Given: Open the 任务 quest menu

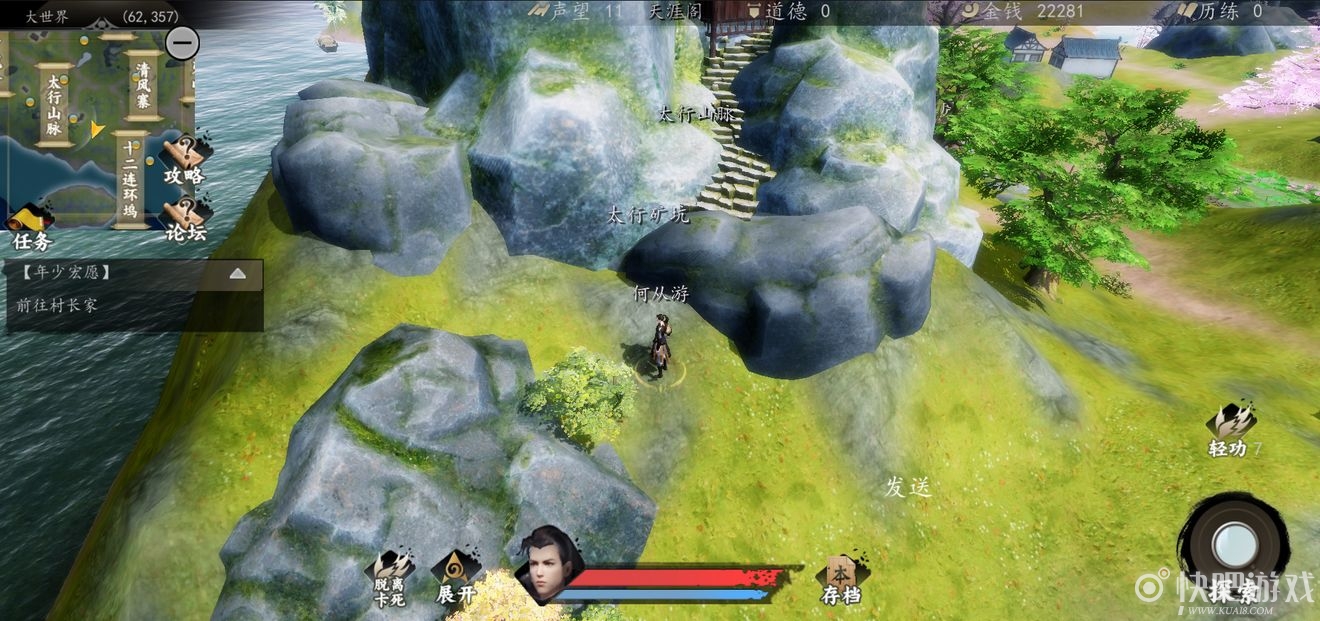Looking at the screenshot, I should click(31, 226).
